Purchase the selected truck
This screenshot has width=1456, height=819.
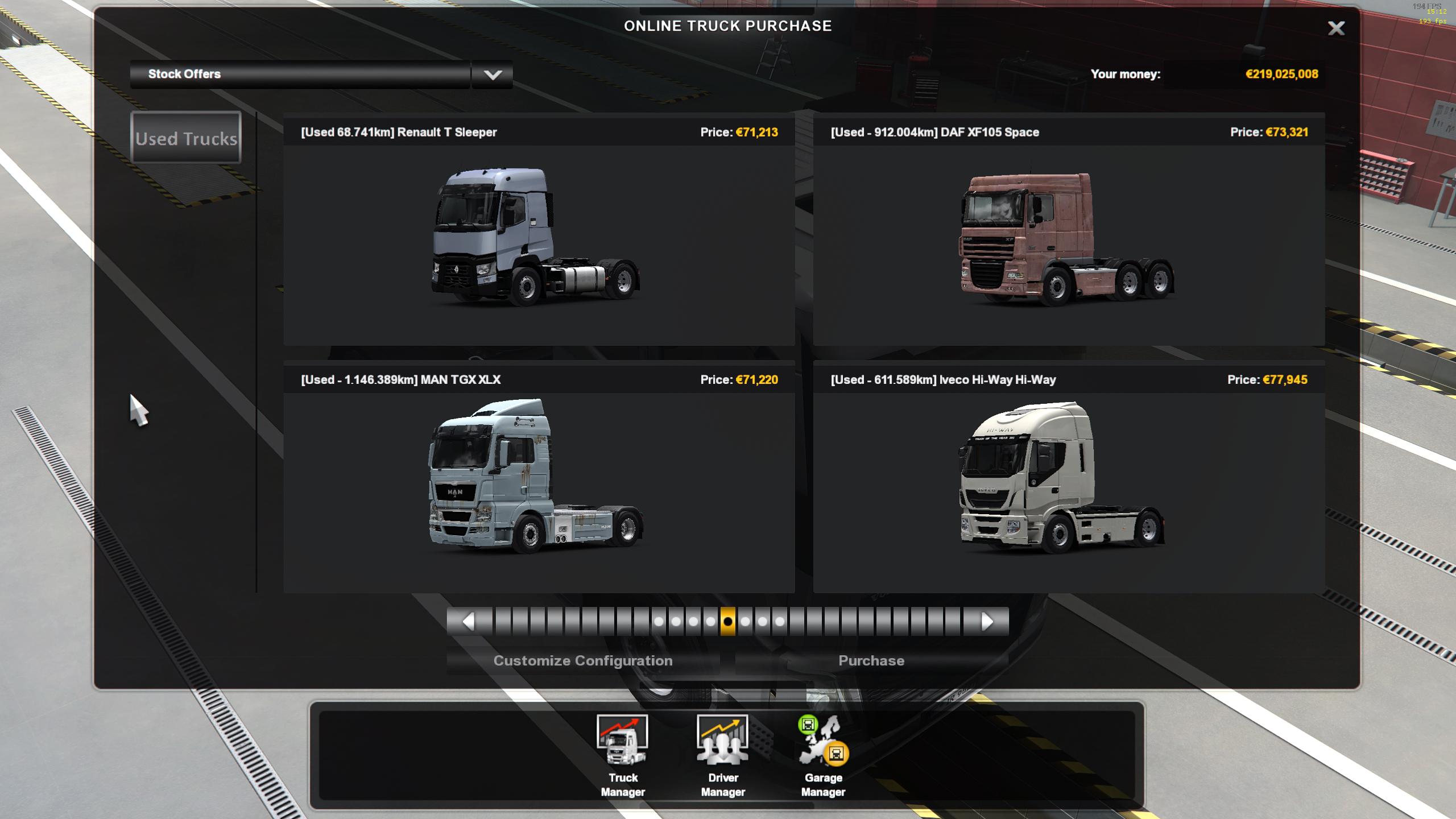coord(871,661)
